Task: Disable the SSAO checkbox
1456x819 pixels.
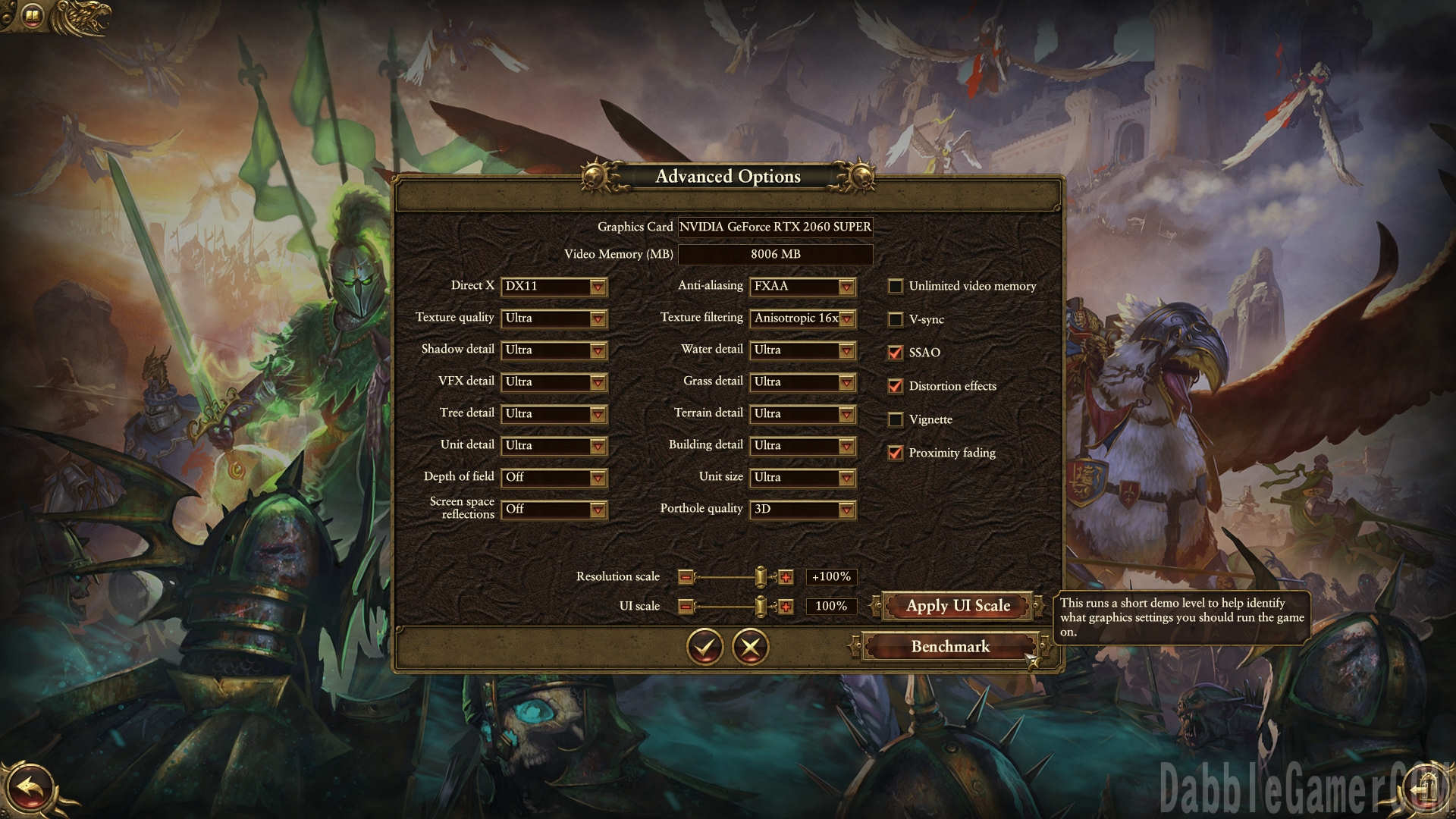Action: 896,353
